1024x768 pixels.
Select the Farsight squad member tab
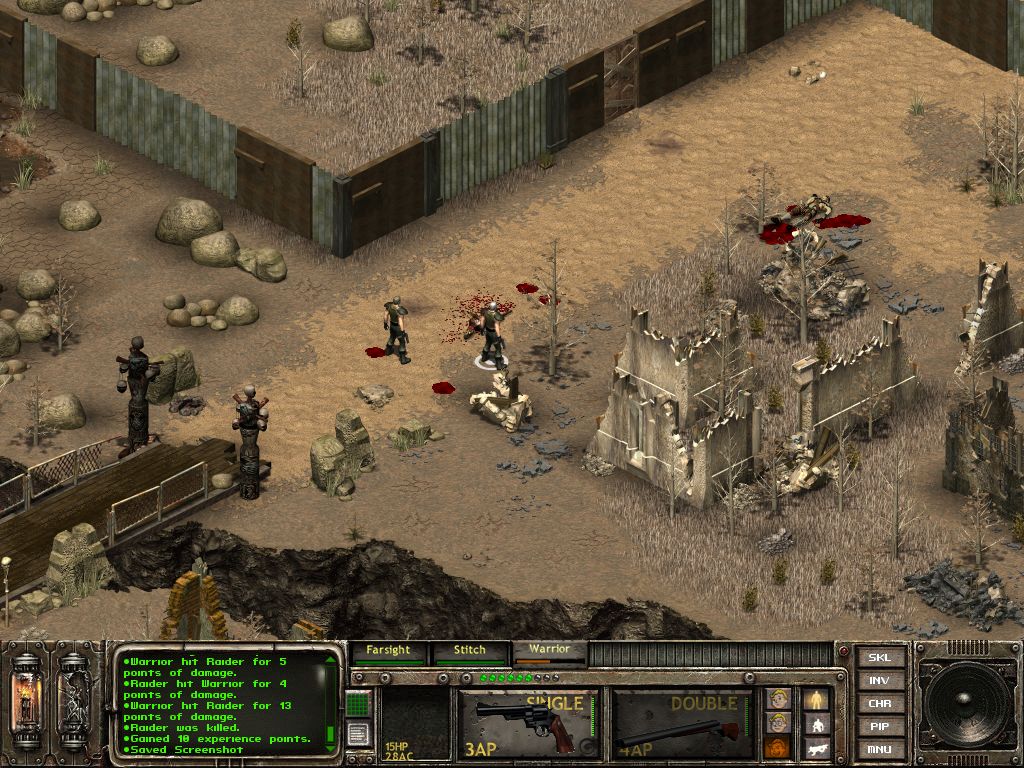[x=388, y=652]
